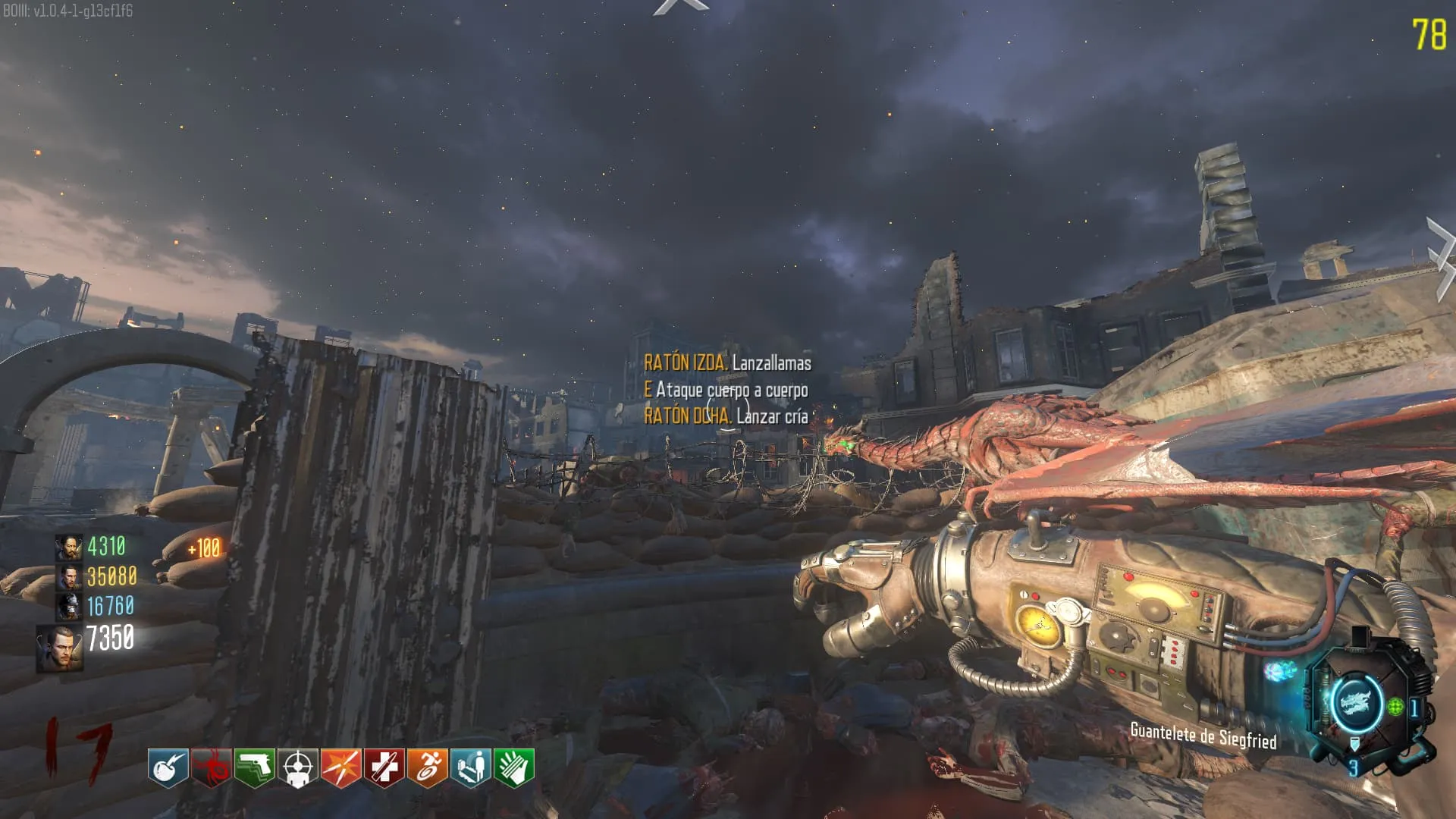
Task: Select the Deadshot crosshair perk icon
Action: [297, 767]
